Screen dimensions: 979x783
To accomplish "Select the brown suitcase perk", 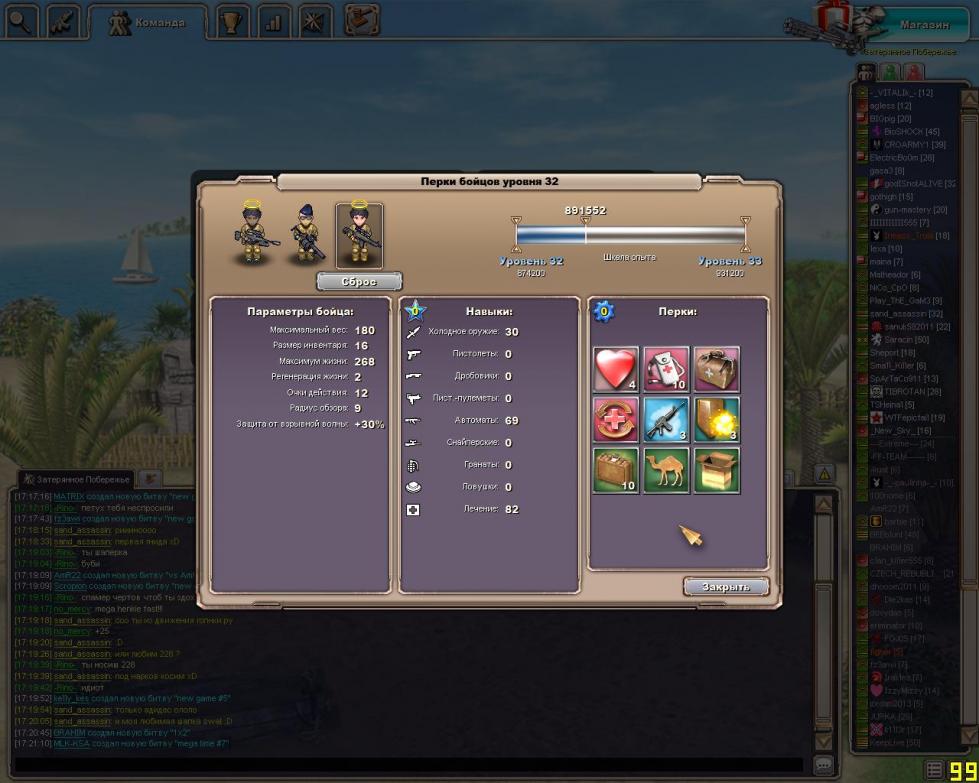I will tap(616, 470).
